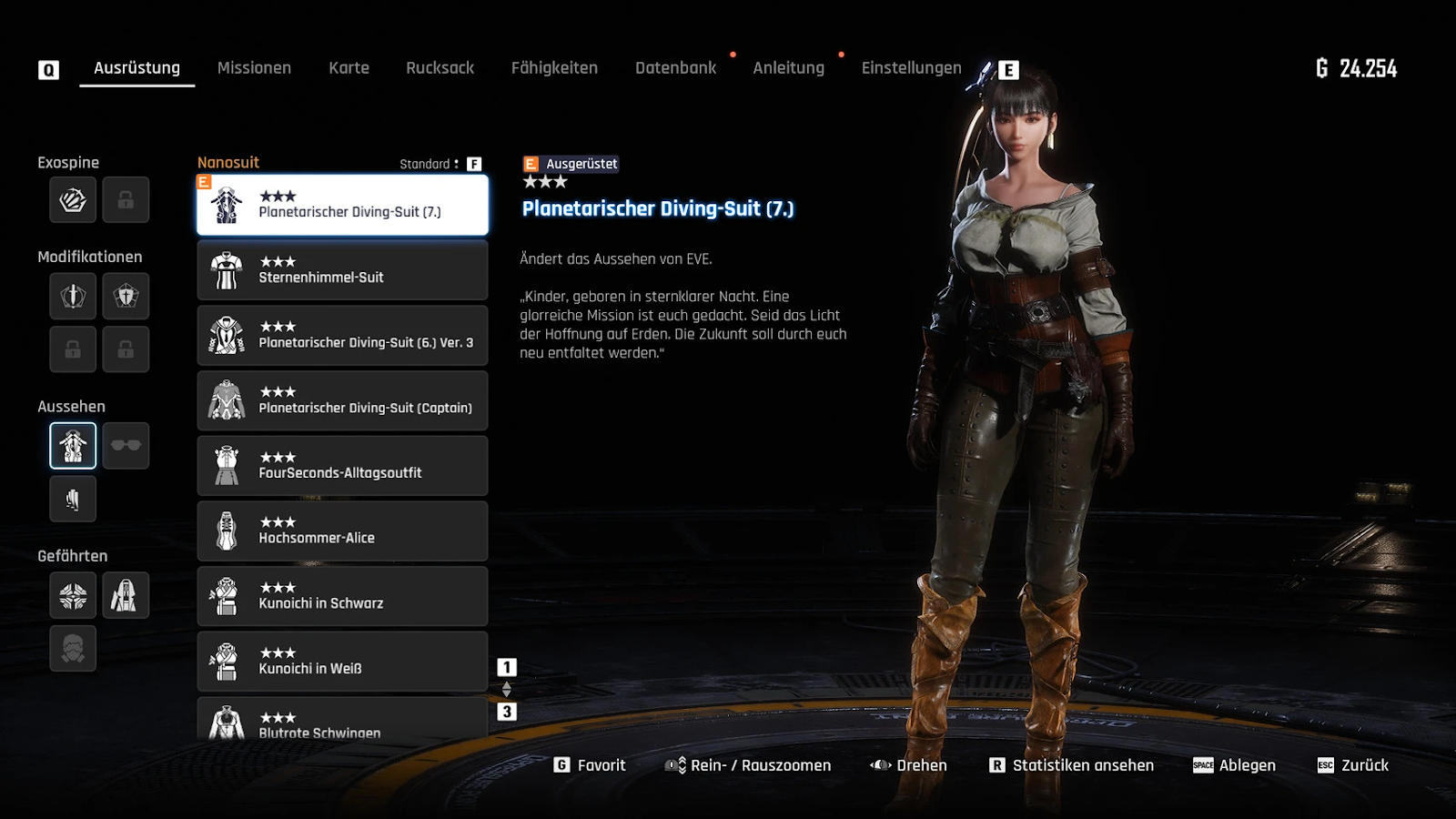Select the Hochsommer-Alice outfit
This screenshot has height=819, width=1456.
pyautogui.click(x=342, y=531)
